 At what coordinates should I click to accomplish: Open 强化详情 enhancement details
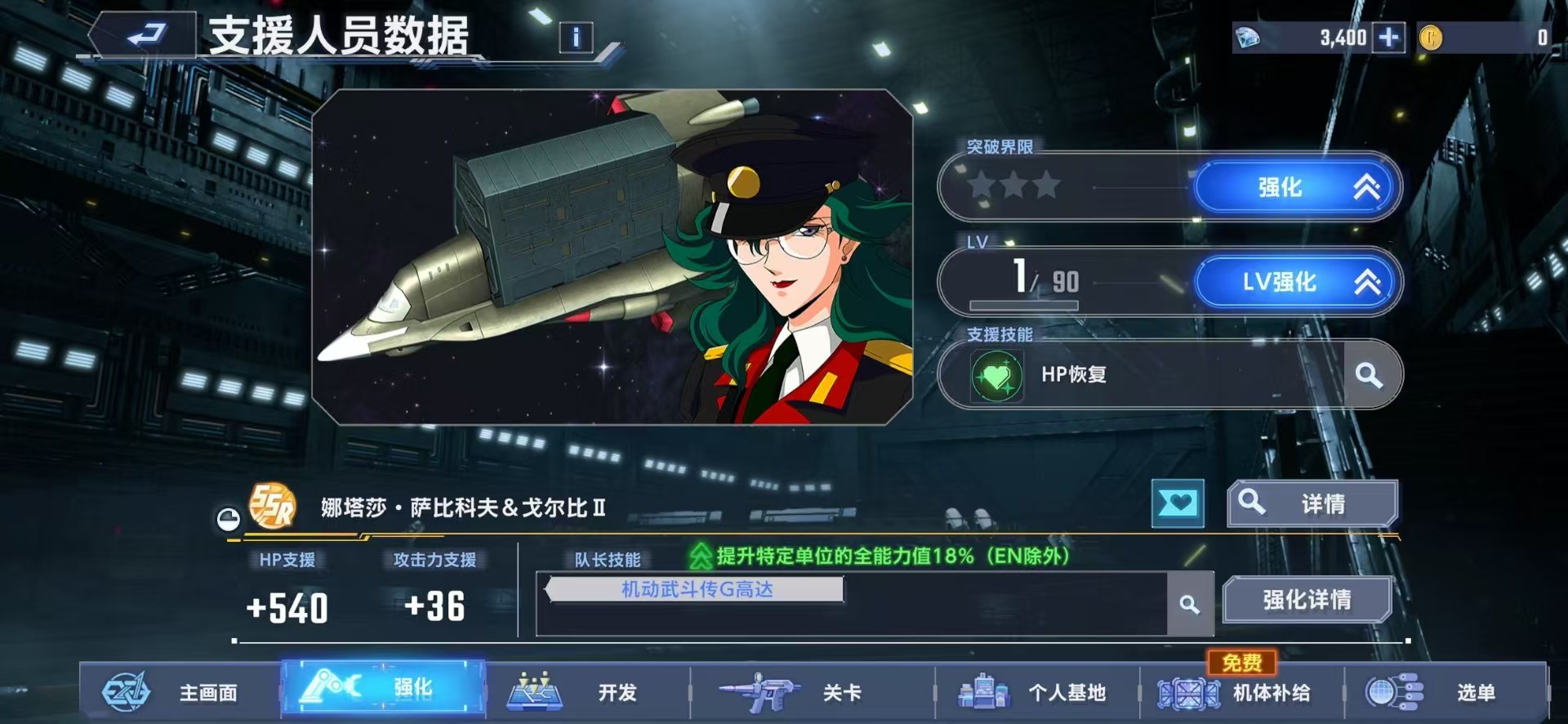point(1307,599)
